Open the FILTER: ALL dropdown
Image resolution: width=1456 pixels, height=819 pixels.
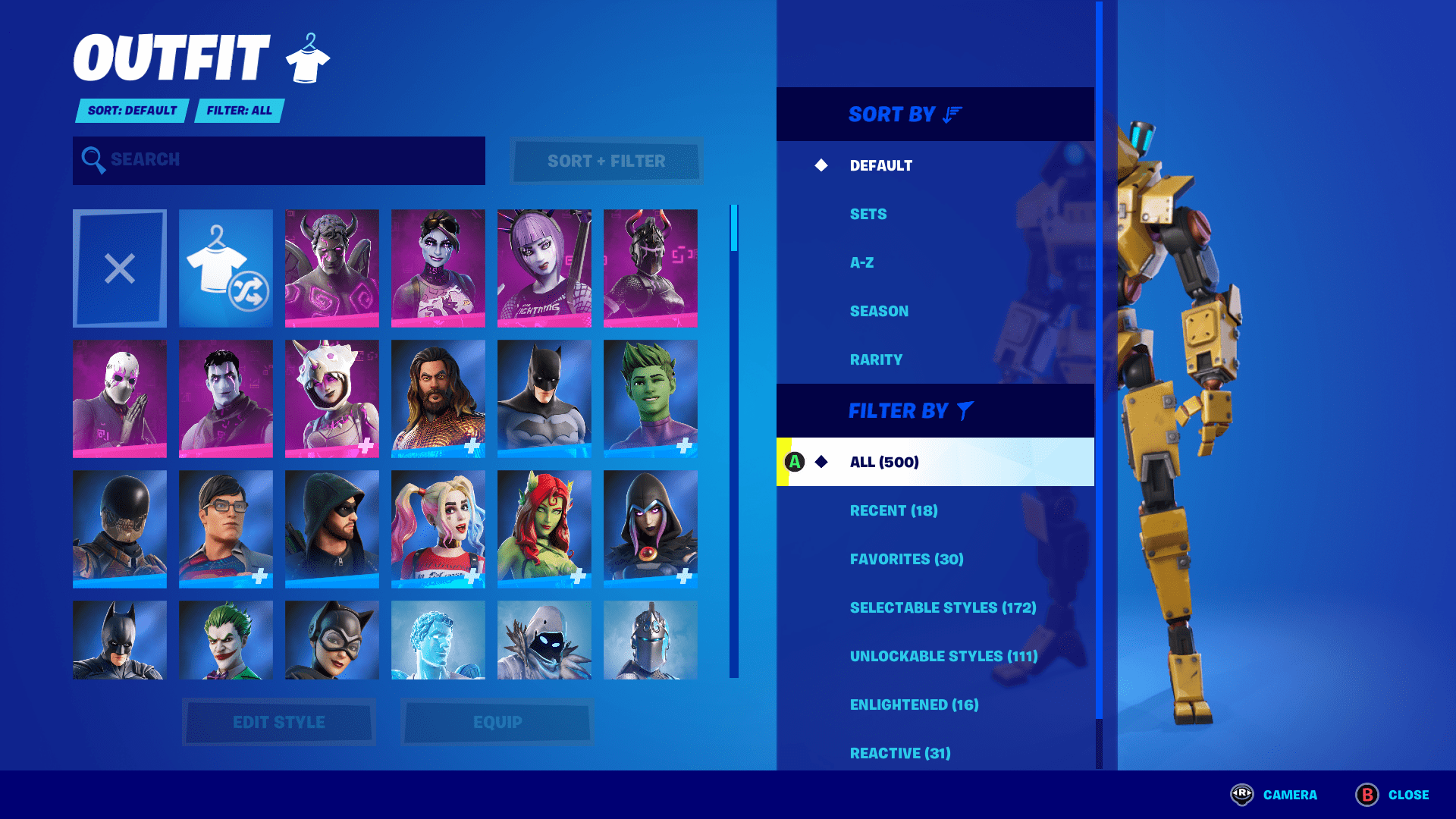239,111
